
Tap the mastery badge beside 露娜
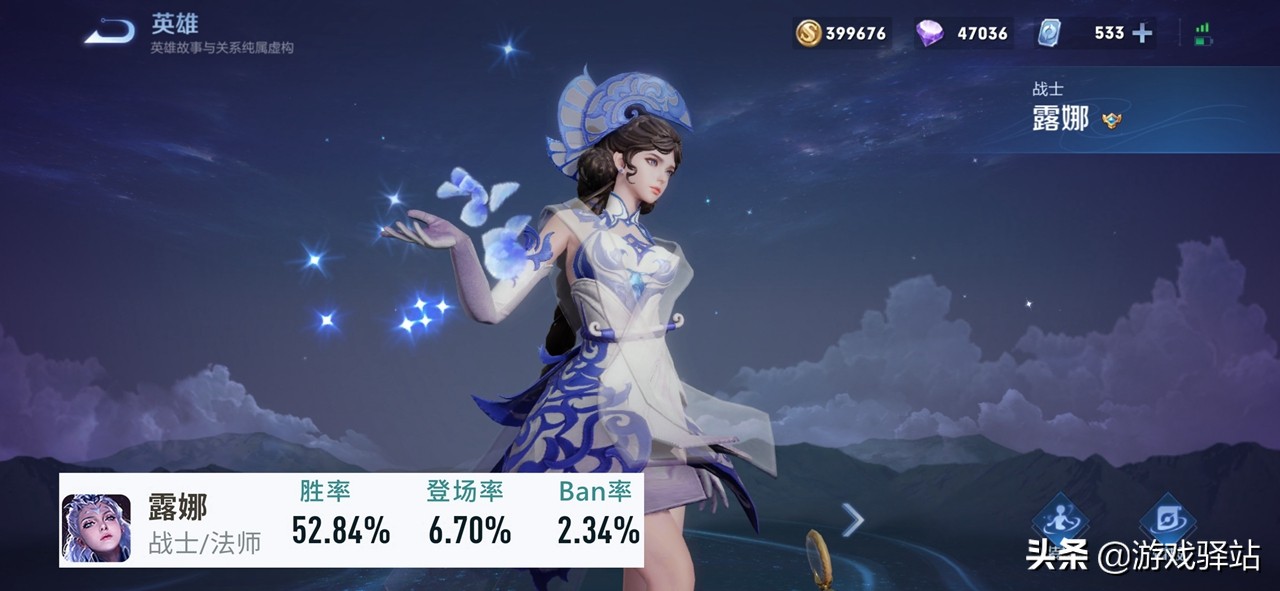[x=1111, y=121]
